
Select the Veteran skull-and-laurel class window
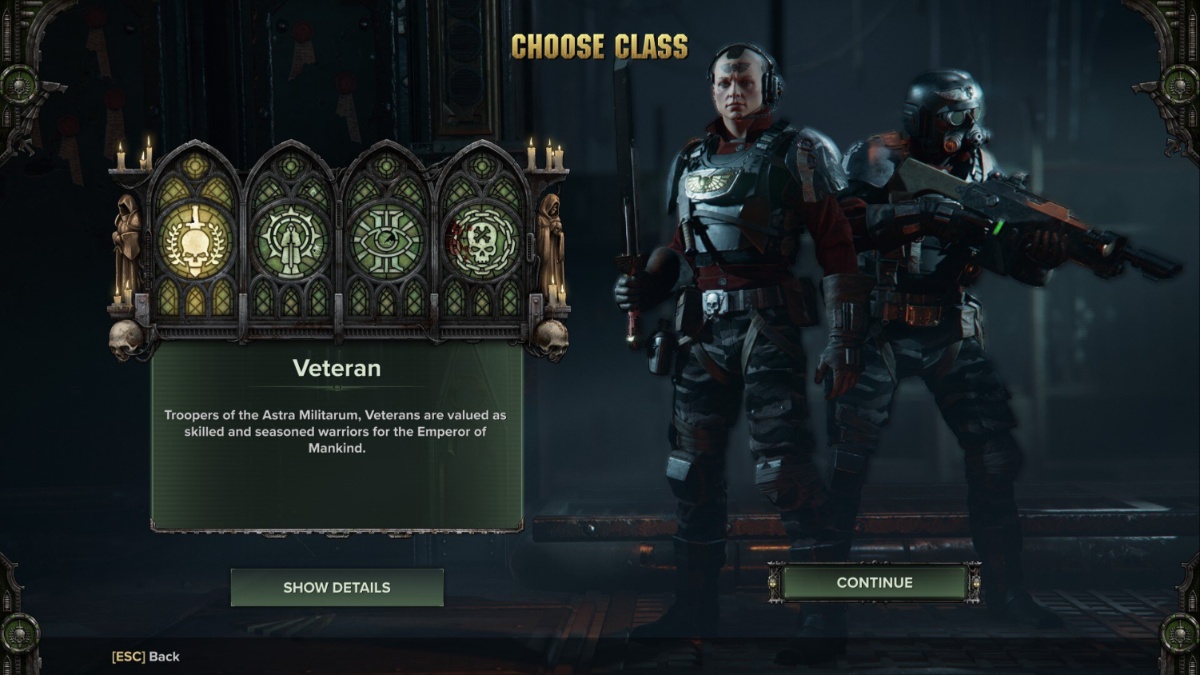195,241
